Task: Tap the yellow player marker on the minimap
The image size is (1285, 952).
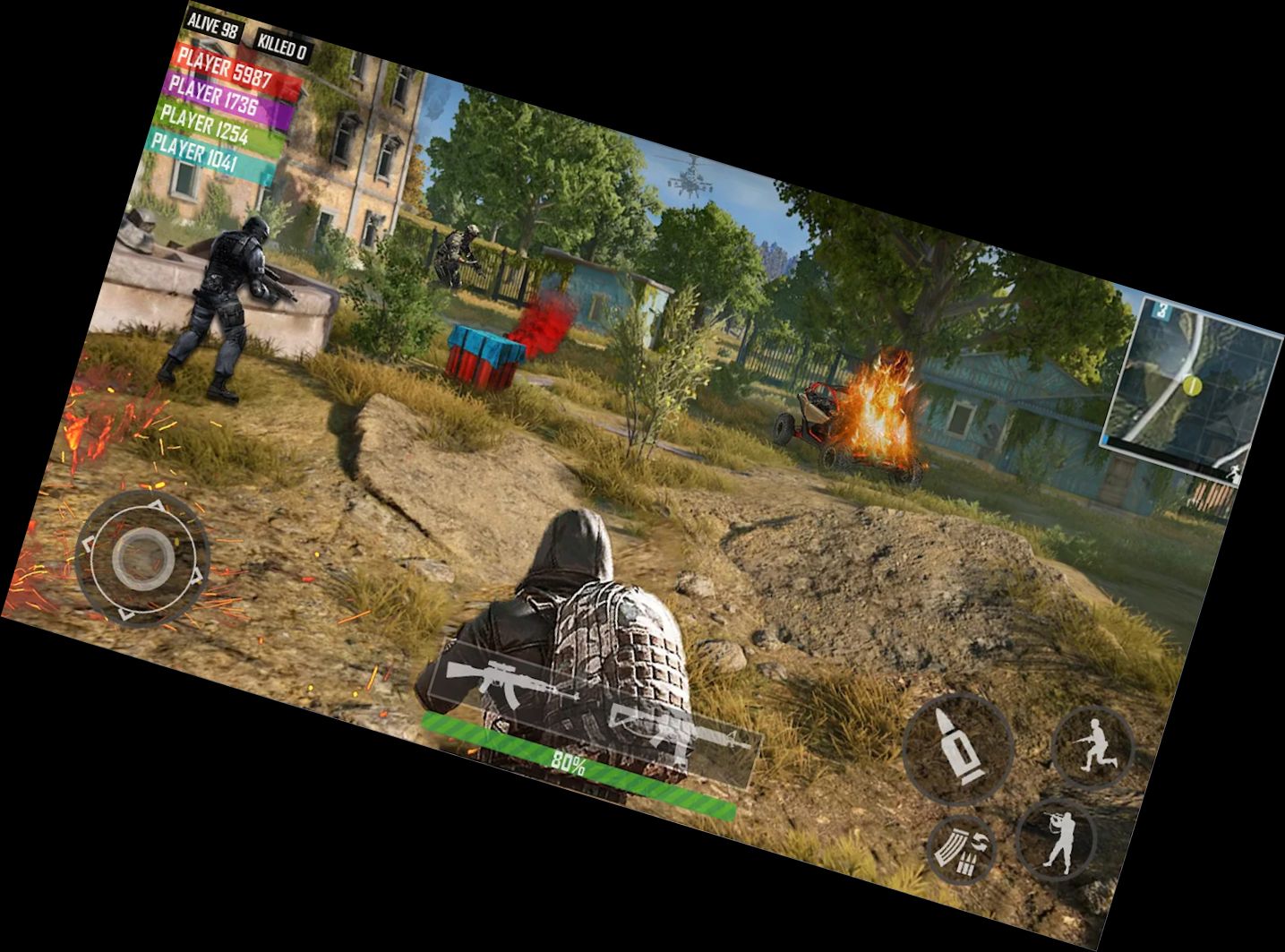Action: (1192, 386)
